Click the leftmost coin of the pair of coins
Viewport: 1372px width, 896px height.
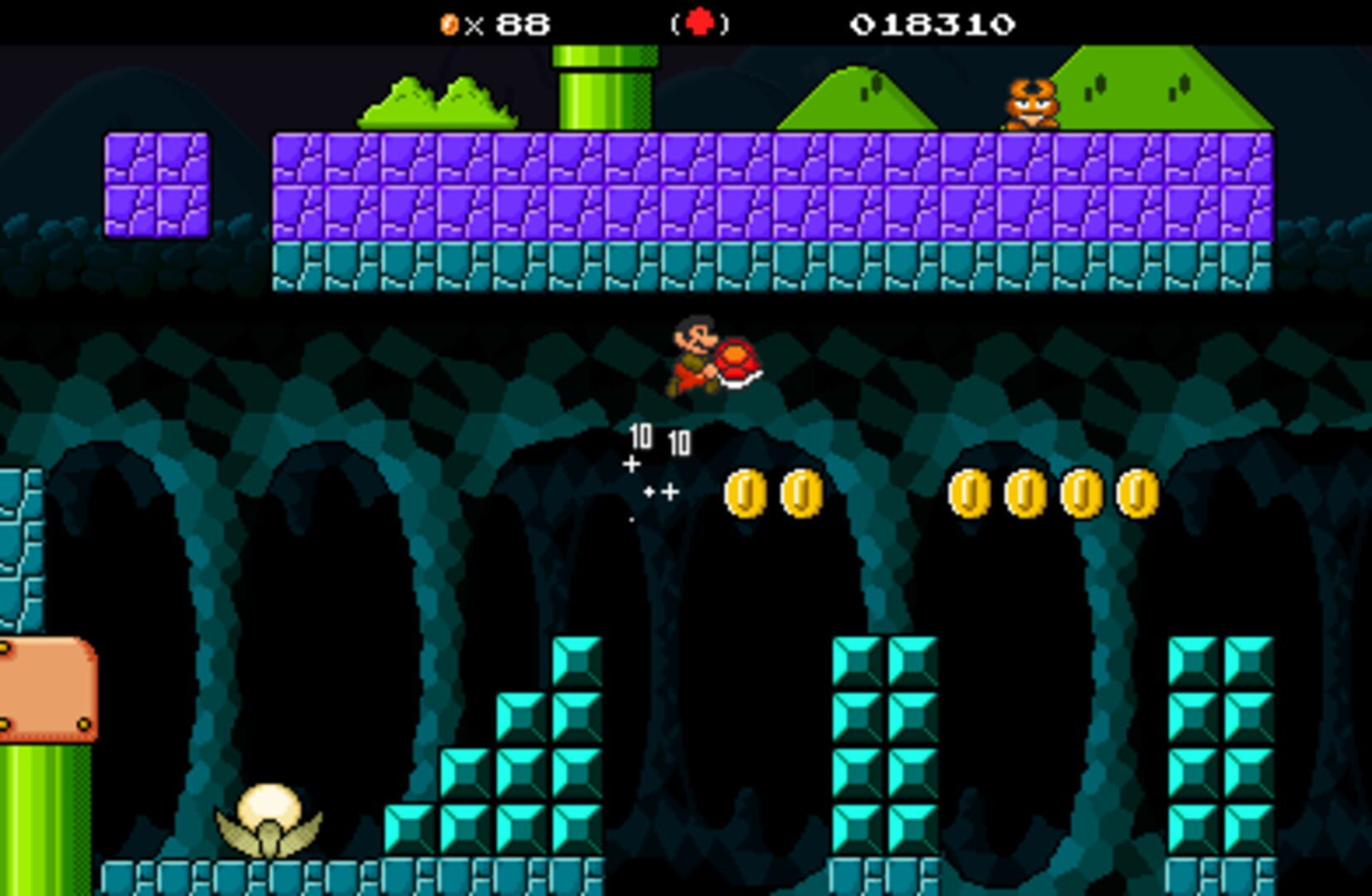pos(745,494)
